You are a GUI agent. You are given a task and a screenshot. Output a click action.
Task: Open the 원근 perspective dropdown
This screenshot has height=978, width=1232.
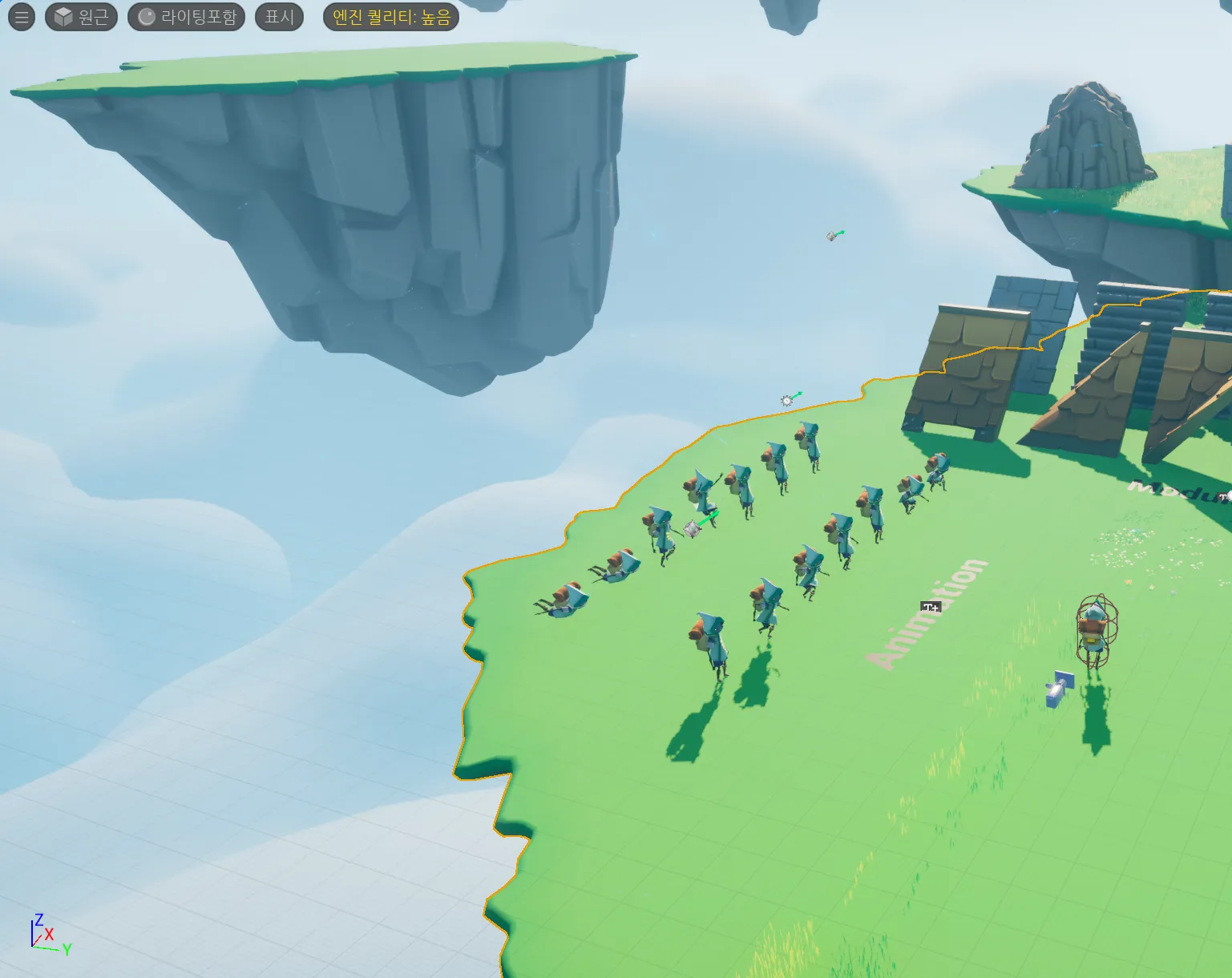pyautogui.click(x=82, y=17)
